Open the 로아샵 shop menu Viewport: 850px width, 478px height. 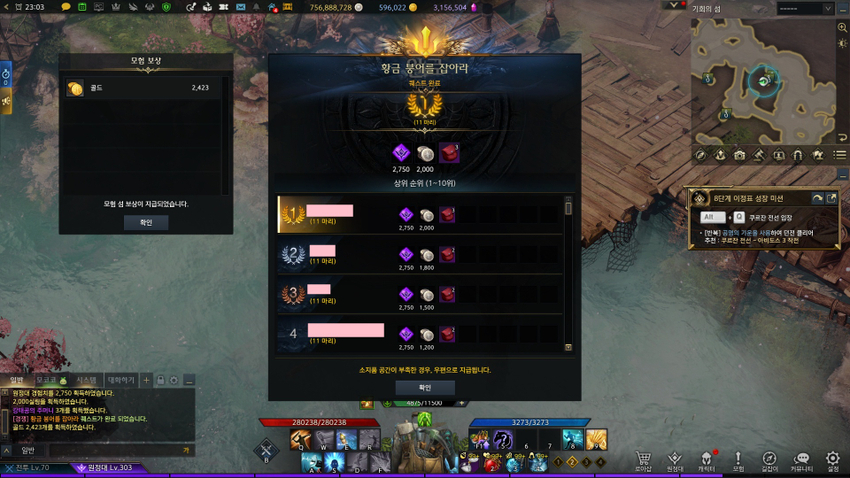click(643, 461)
